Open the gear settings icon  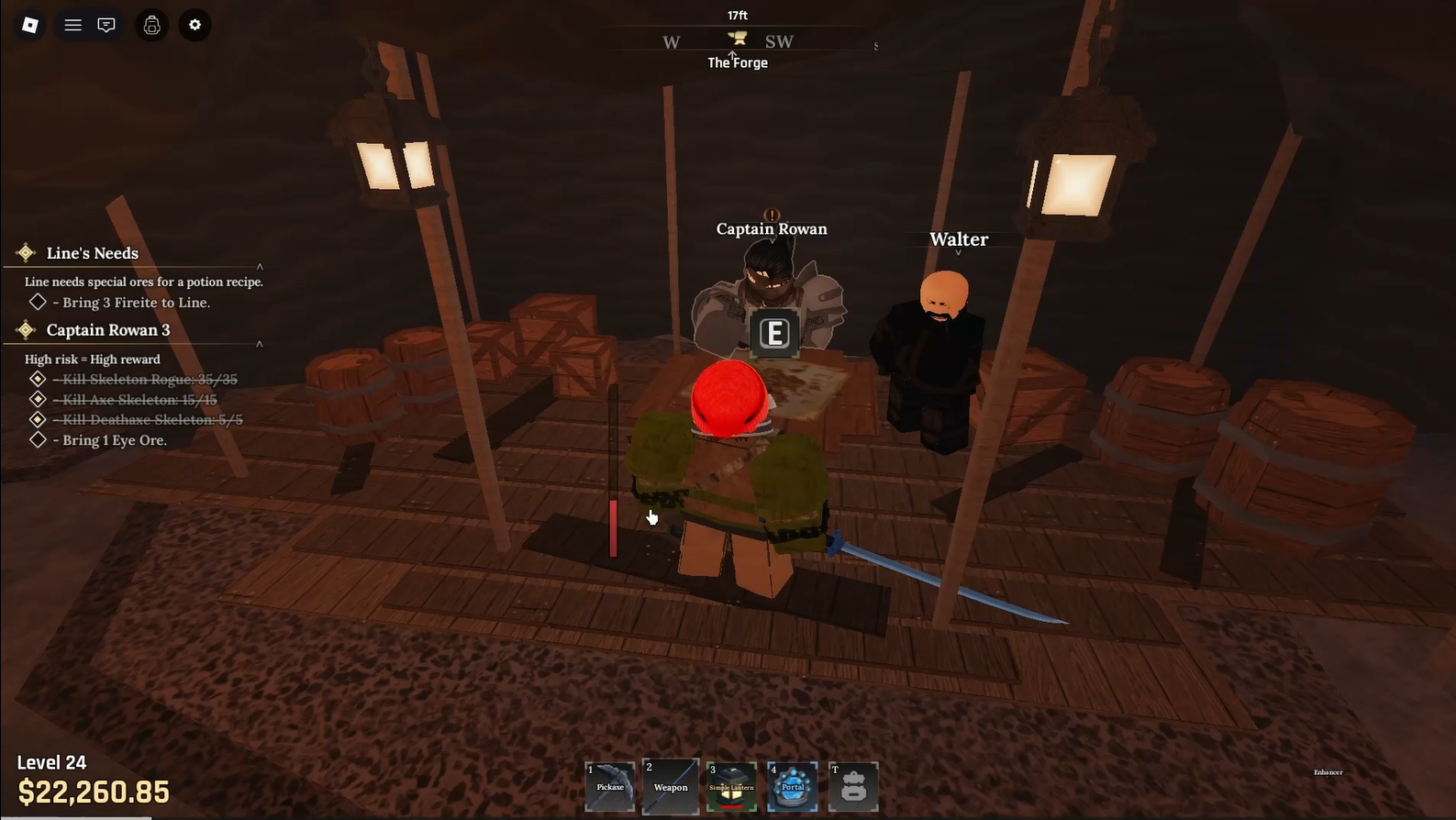pos(195,25)
